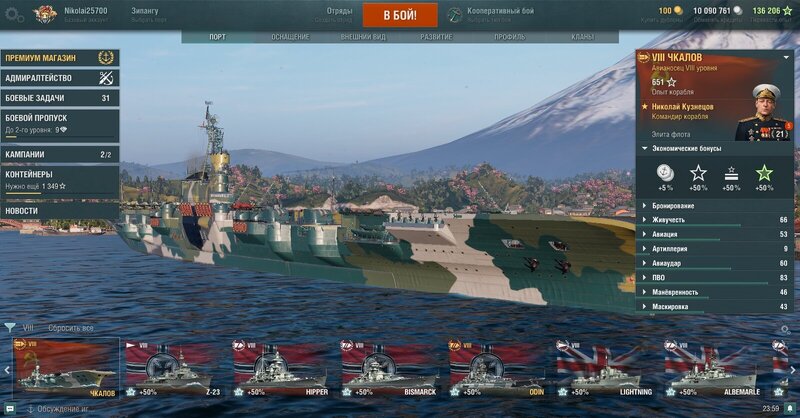The image size is (800, 418).
Task: Choose the Odin ship card
Action: click(497, 367)
